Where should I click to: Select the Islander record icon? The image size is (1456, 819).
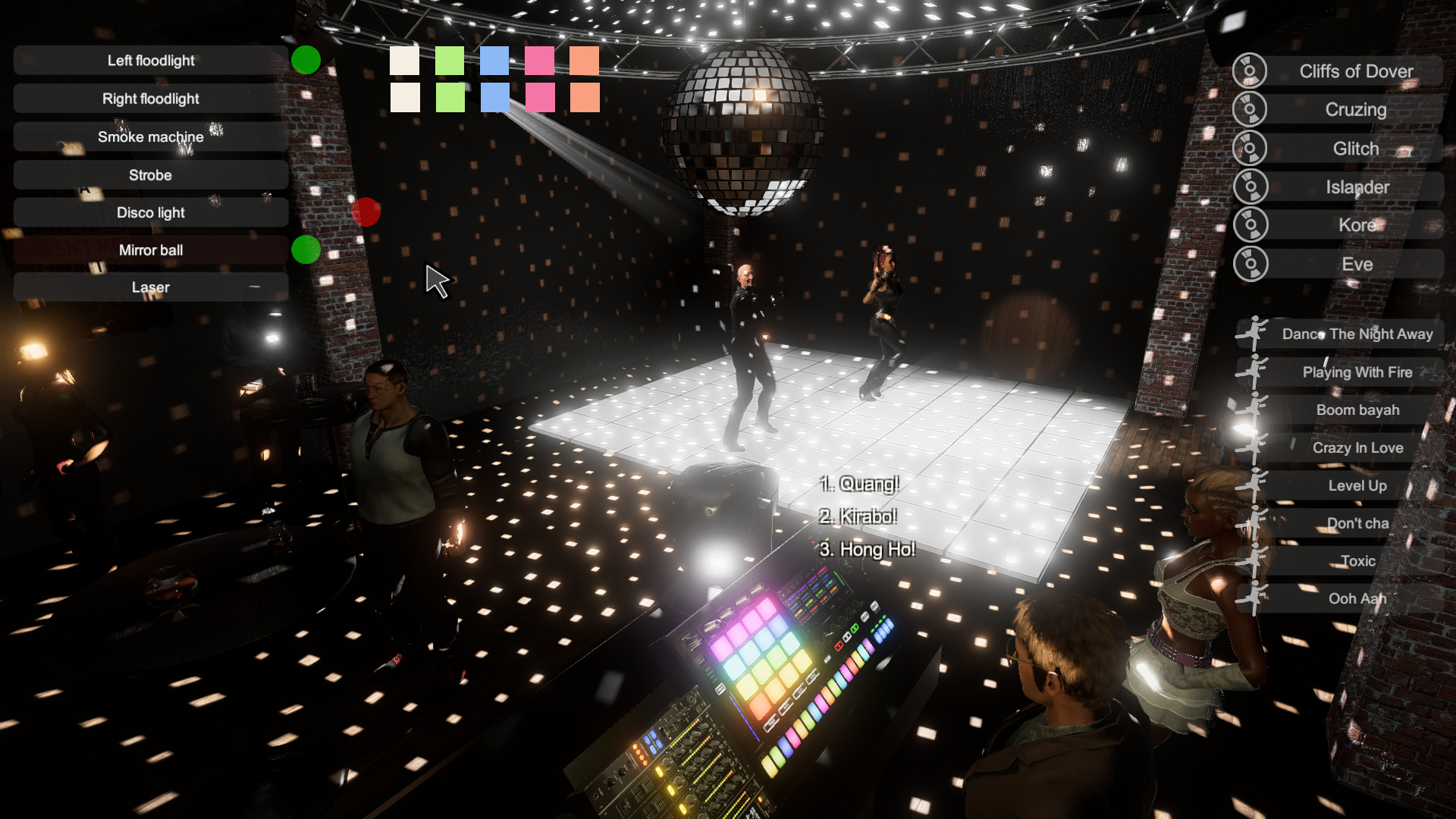tap(1248, 186)
